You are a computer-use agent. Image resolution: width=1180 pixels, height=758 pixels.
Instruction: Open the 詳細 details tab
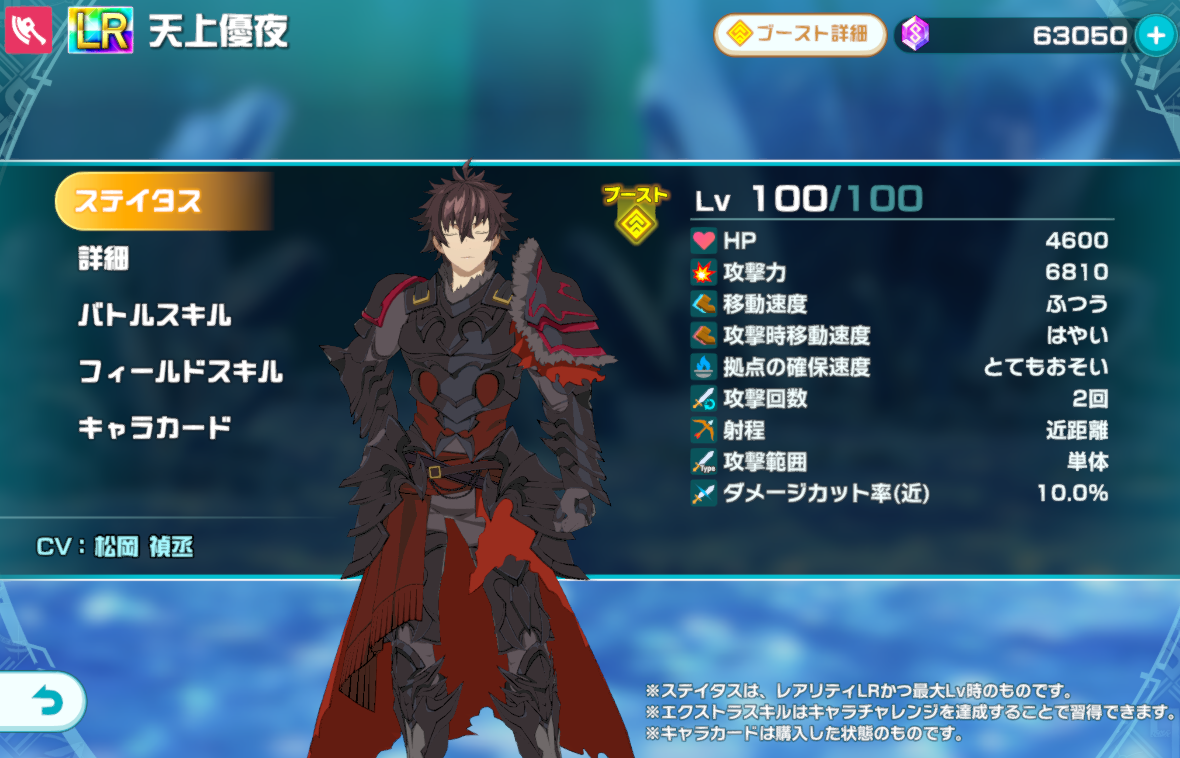click(x=104, y=259)
